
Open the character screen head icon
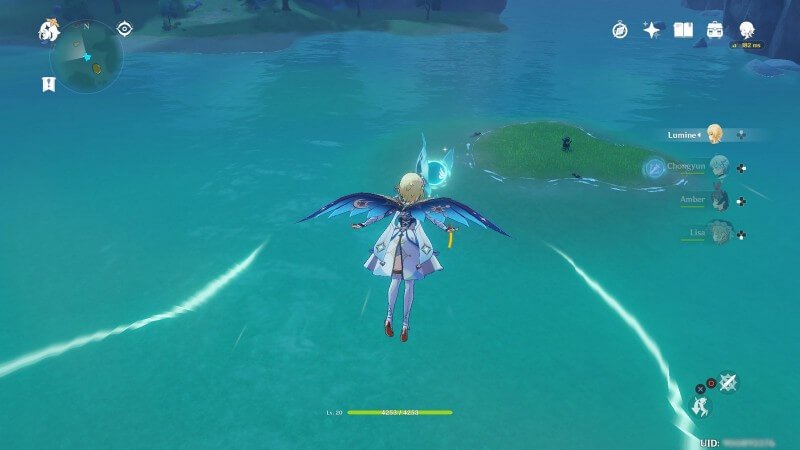(747, 31)
